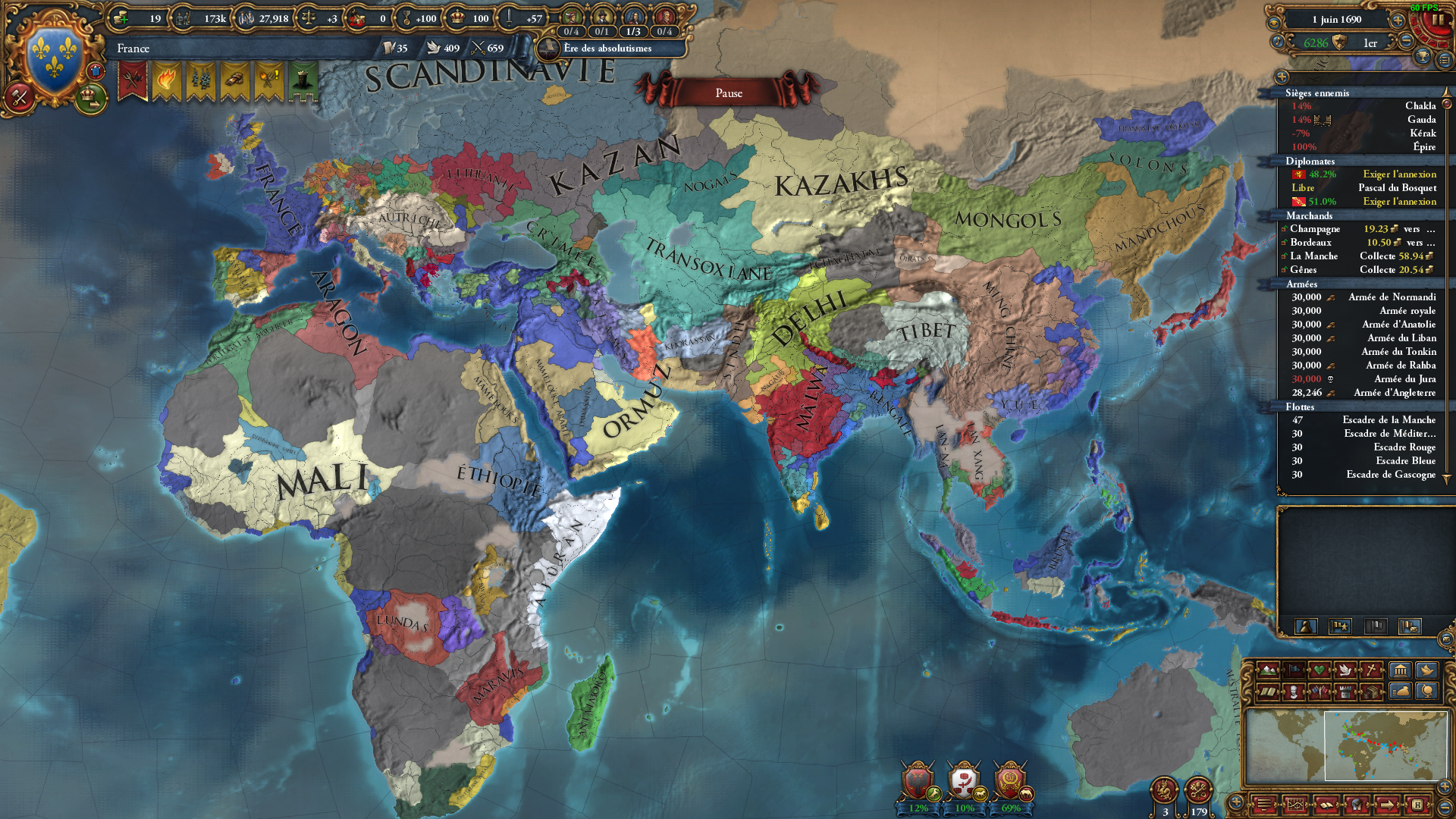Open the message log (lines icon)
This screenshot has height=819, width=1456.
pos(1263,805)
